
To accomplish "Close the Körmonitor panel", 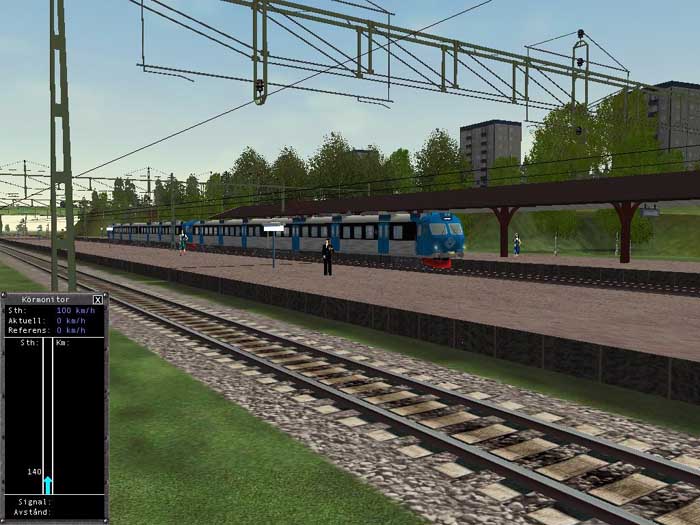I will pyautogui.click(x=98, y=299).
